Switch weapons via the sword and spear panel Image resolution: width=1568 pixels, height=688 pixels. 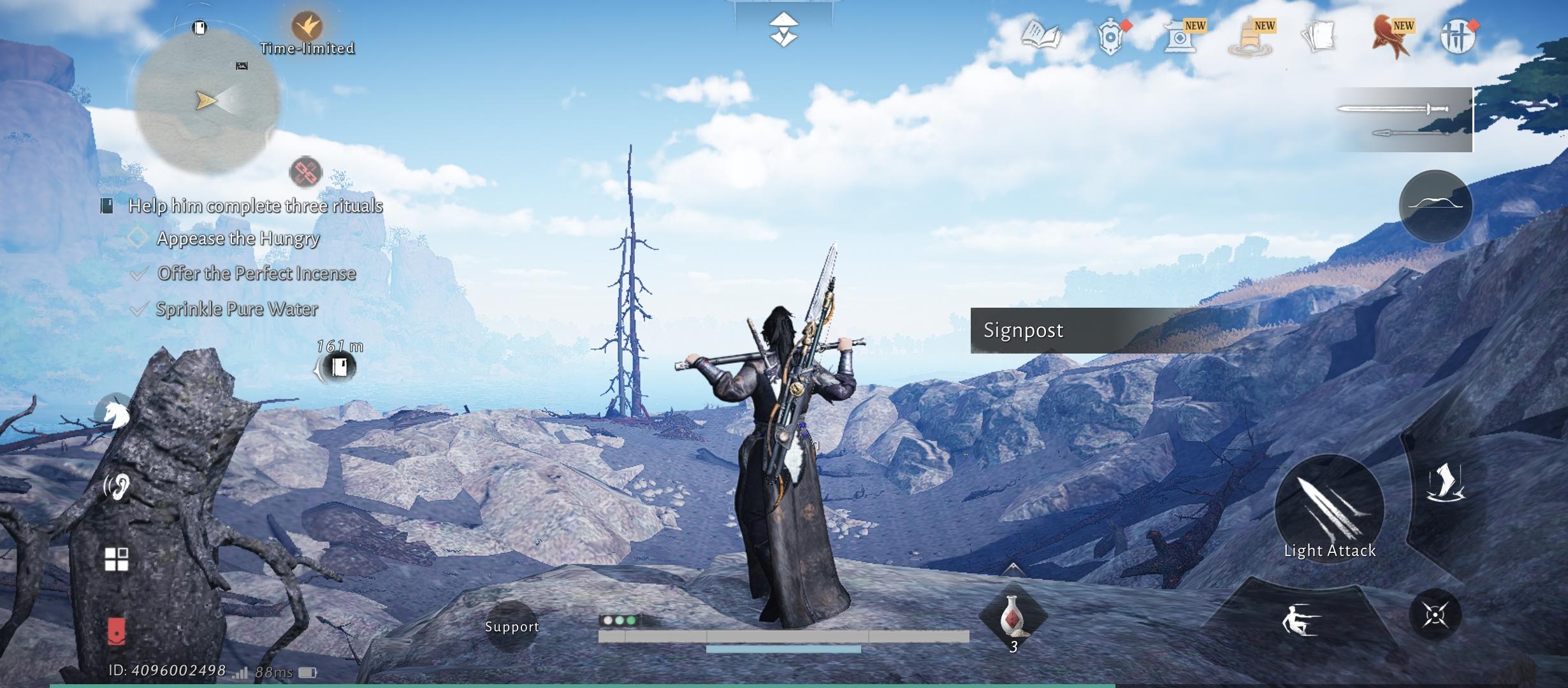(1404, 120)
